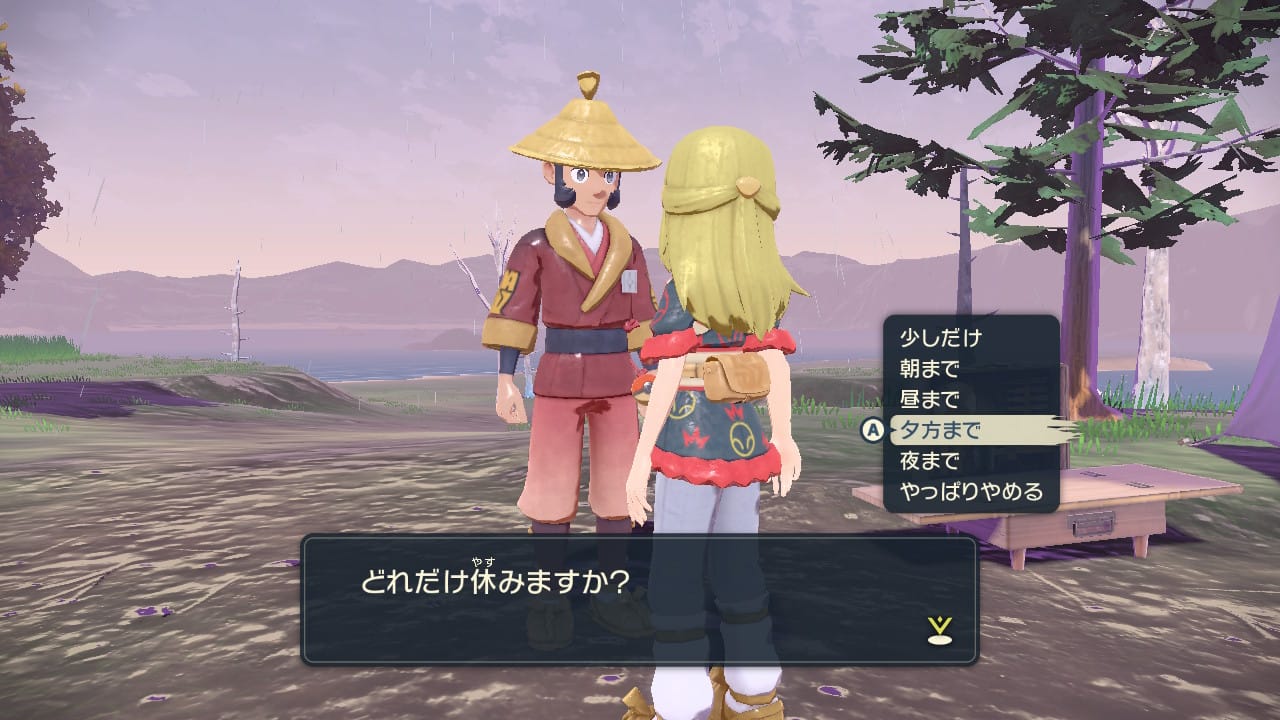Choose 少しだけ to rest briefly
The height and width of the screenshot is (720, 1280).
click(940, 339)
